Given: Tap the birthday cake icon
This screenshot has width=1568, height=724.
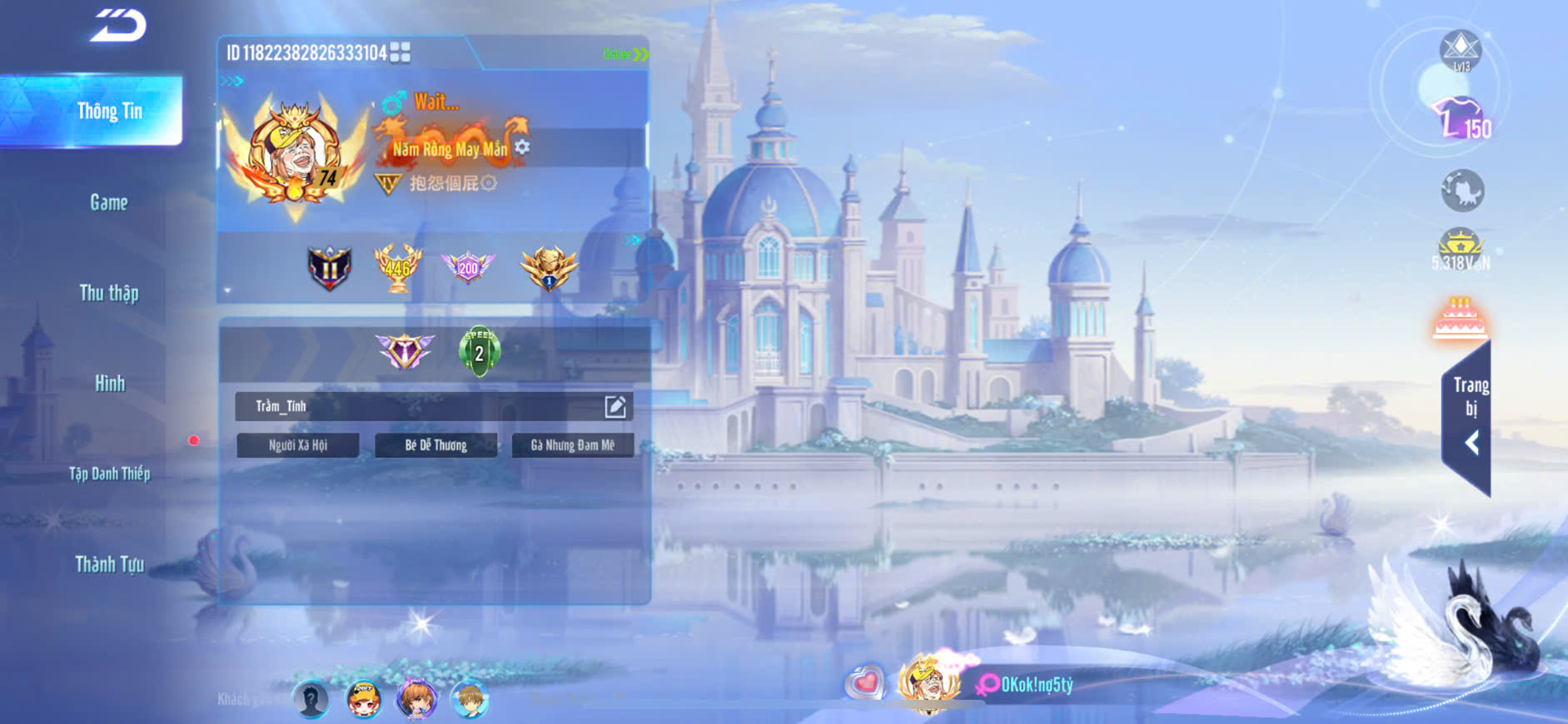Looking at the screenshot, I should click(x=1460, y=320).
